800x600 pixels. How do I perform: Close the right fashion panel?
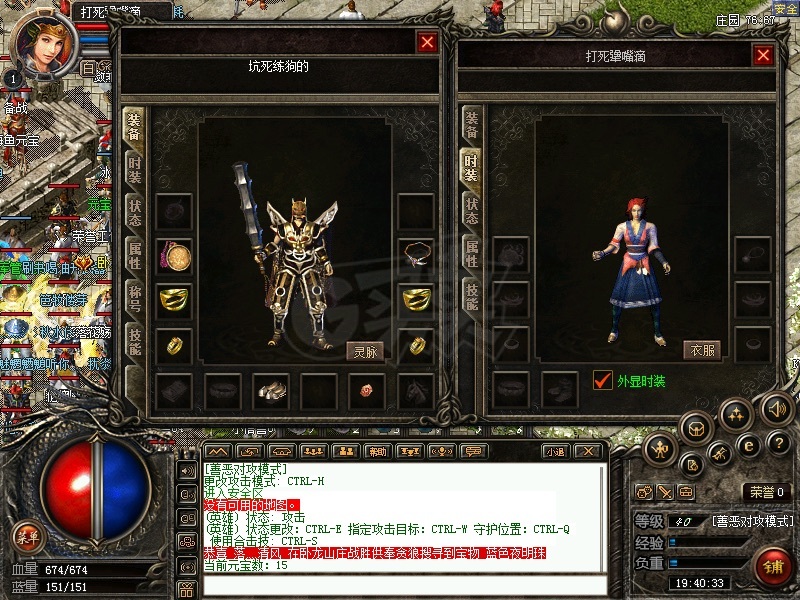(764, 55)
